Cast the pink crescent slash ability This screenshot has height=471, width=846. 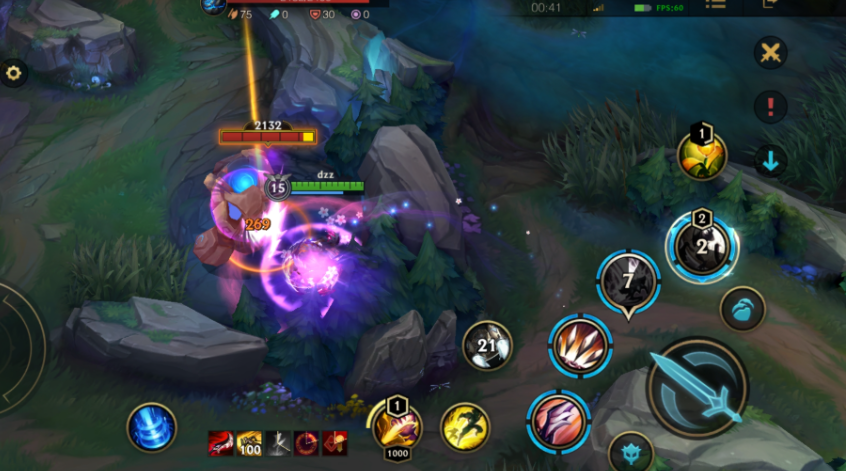coord(559,420)
